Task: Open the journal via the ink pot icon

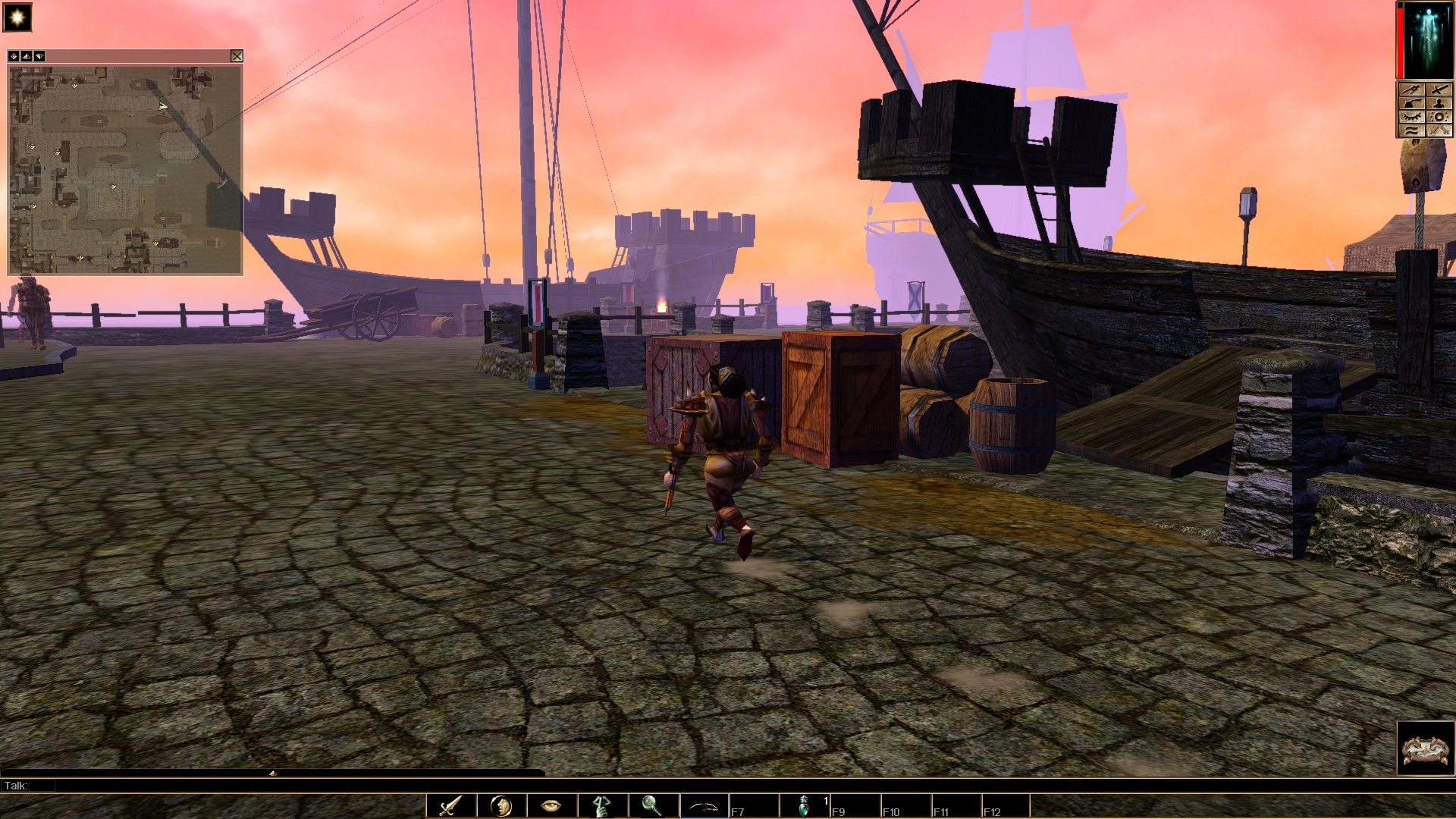Action: (x=1412, y=102)
